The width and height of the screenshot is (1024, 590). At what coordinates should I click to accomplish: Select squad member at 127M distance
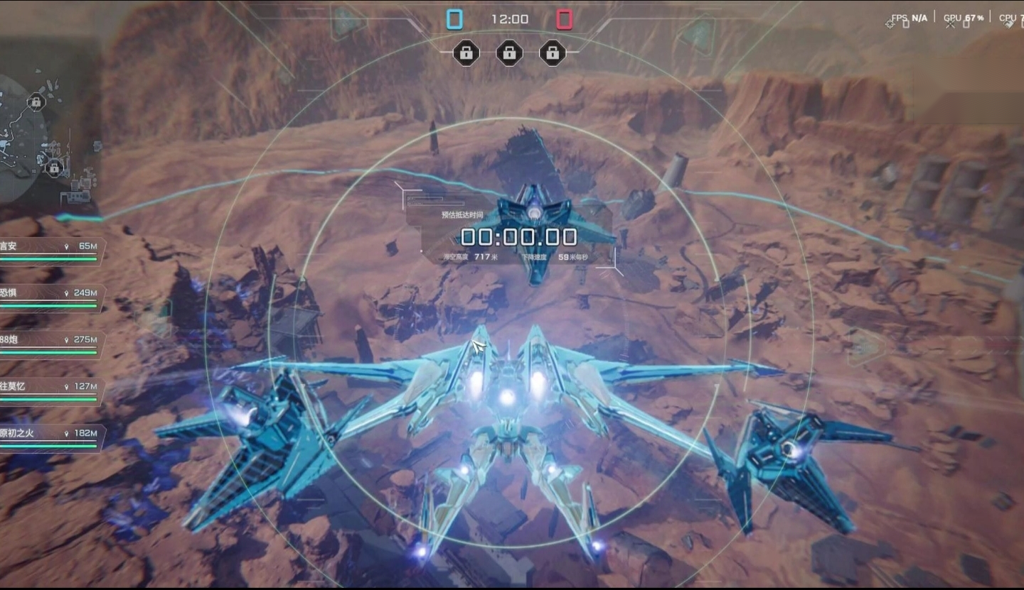click(50, 388)
